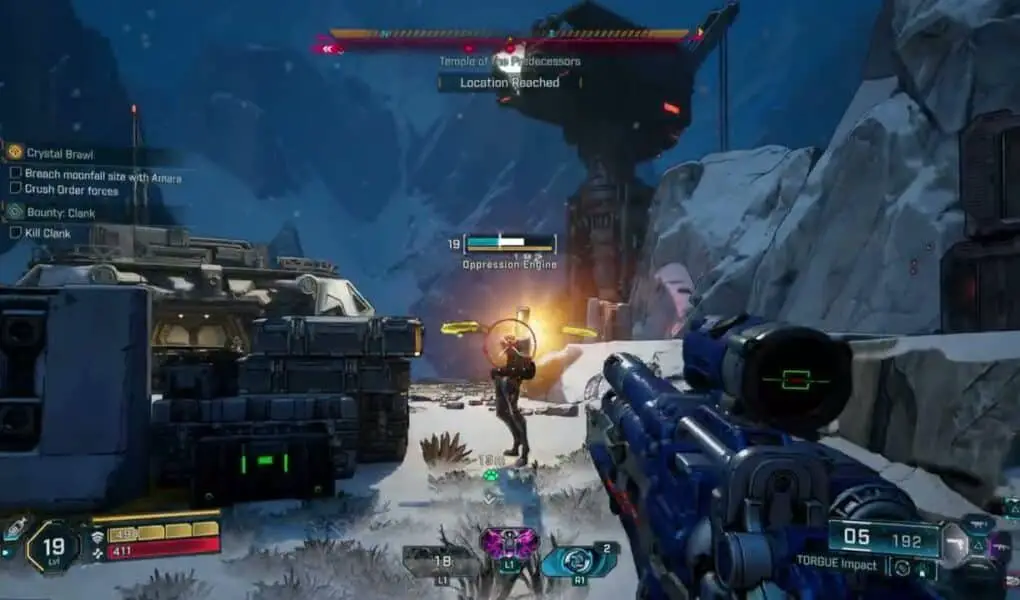Click the level 19 player badge
Viewport: 1020px width, 600px height.
point(53,546)
